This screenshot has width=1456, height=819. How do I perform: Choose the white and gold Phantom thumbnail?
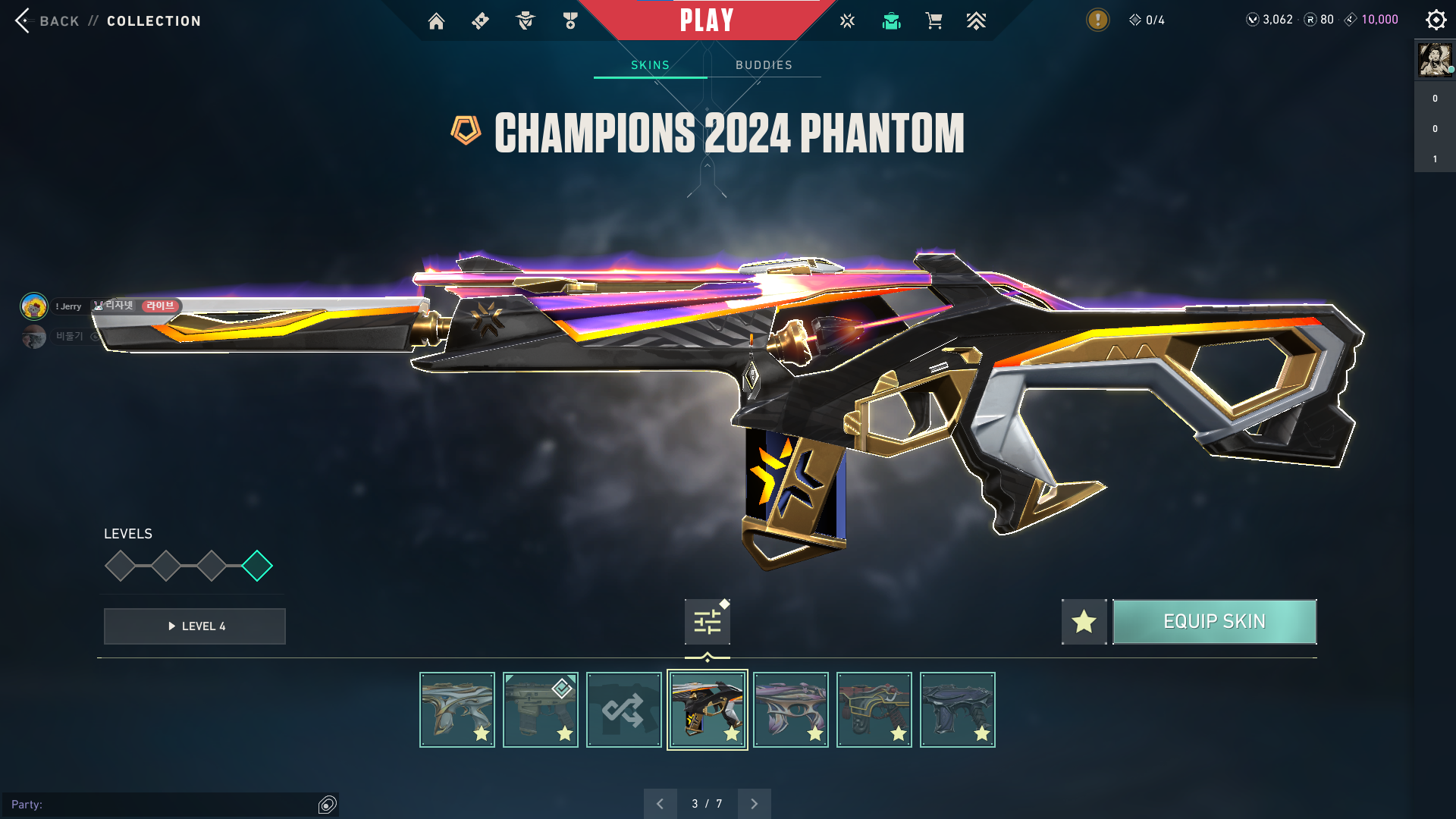pos(457,710)
